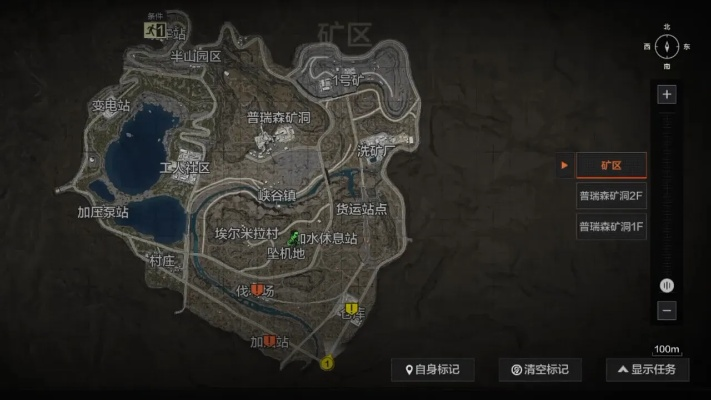The height and width of the screenshot is (400, 711).
Task: Click the yellow numbered 1 waypoint marker
Action: (326, 364)
